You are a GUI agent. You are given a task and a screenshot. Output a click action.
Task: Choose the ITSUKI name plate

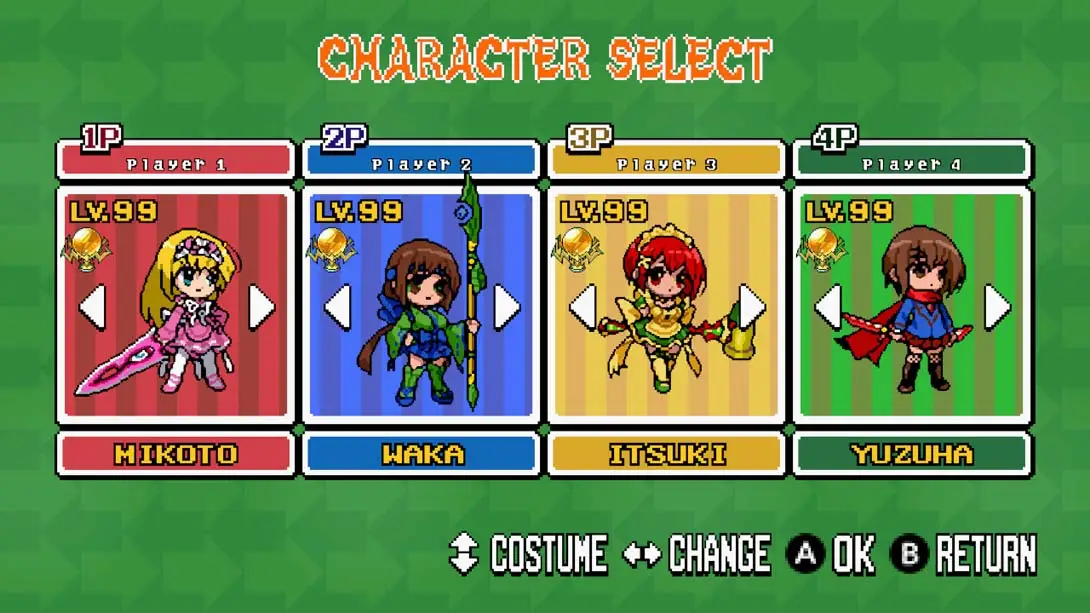[x=666, y=455]
